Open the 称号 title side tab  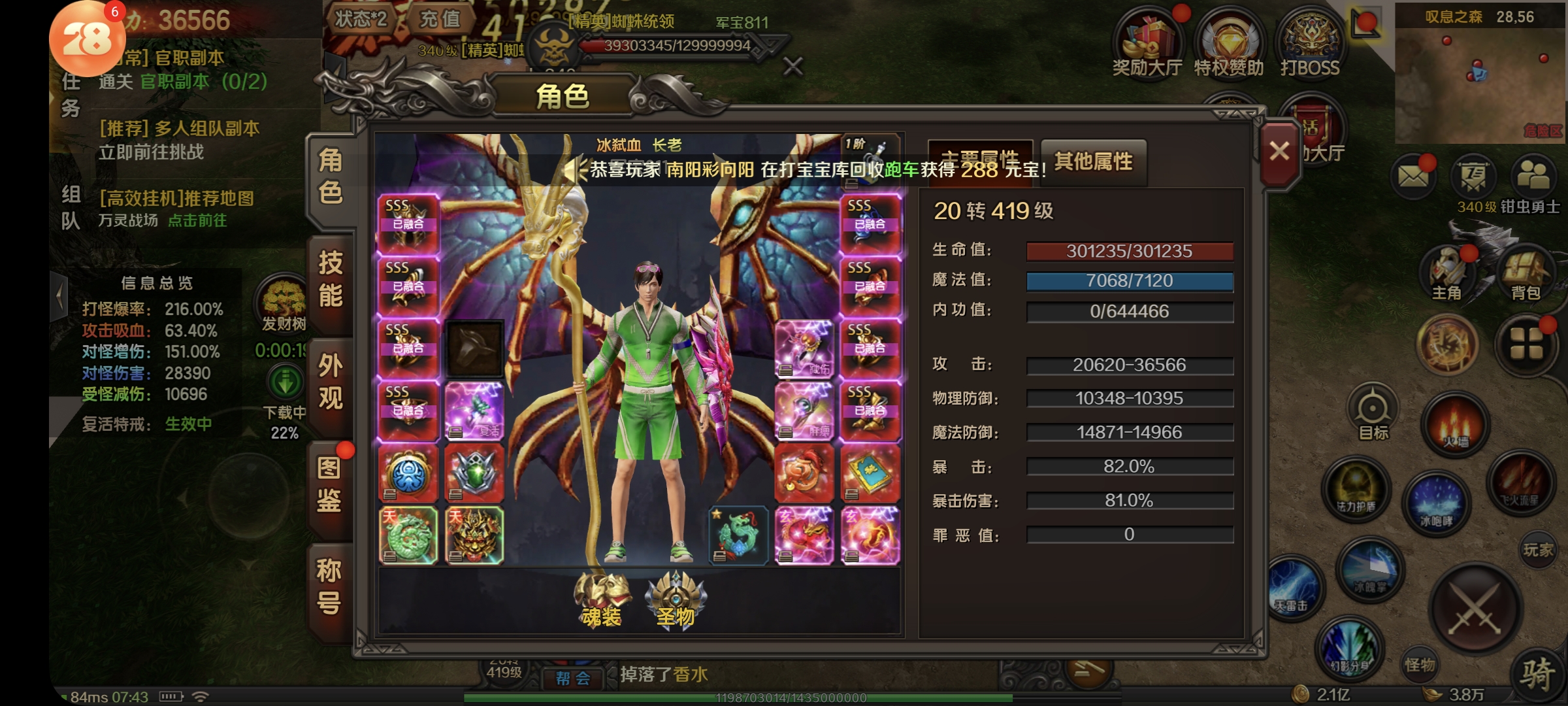pos(329,586)
